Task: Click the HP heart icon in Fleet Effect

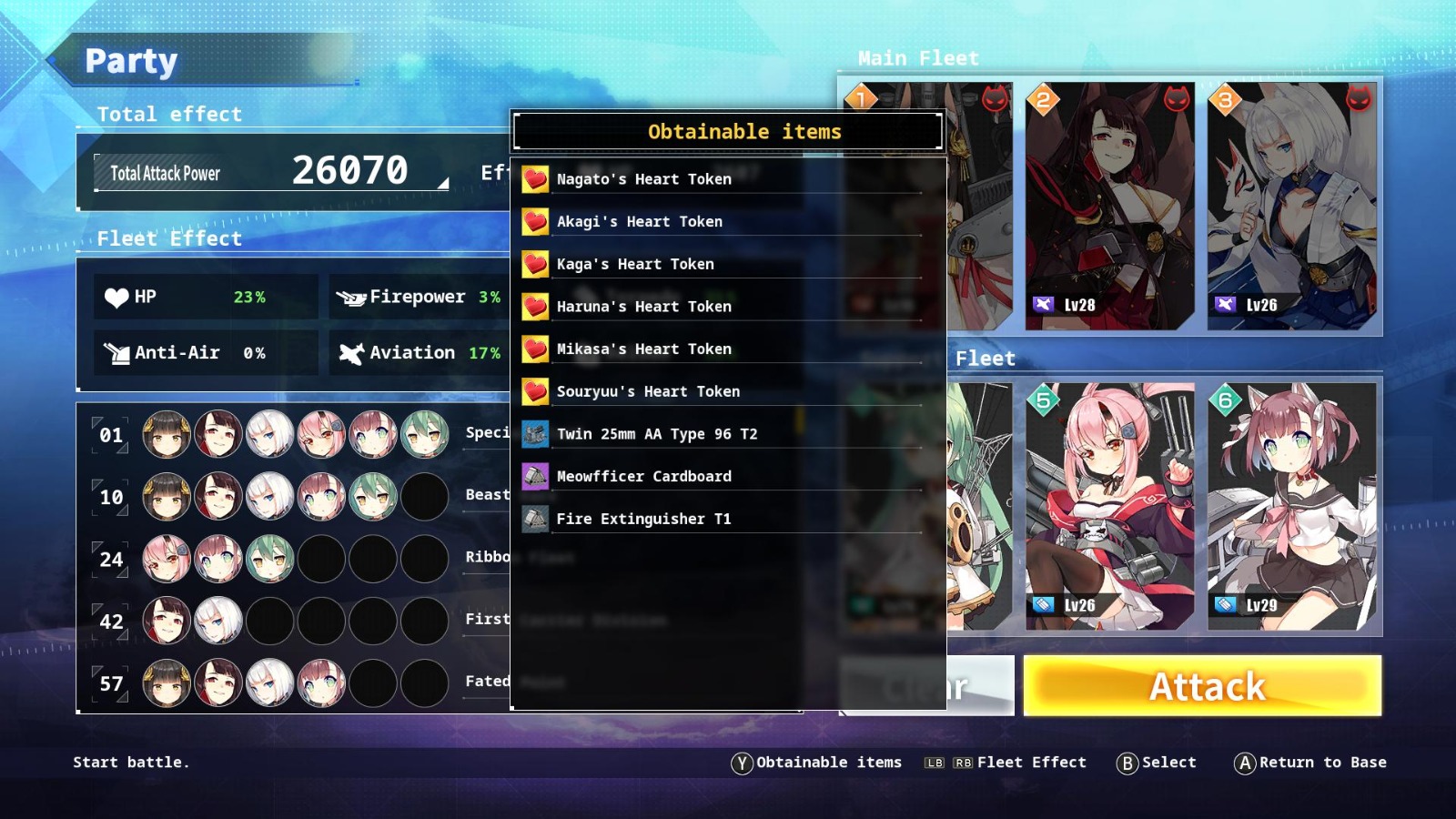Action: point(117,296)
